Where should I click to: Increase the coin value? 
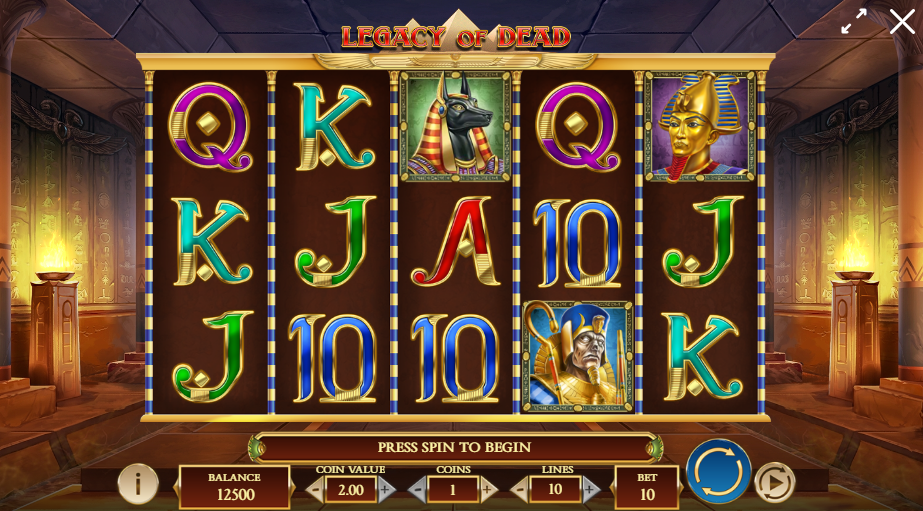pos(386,490)
